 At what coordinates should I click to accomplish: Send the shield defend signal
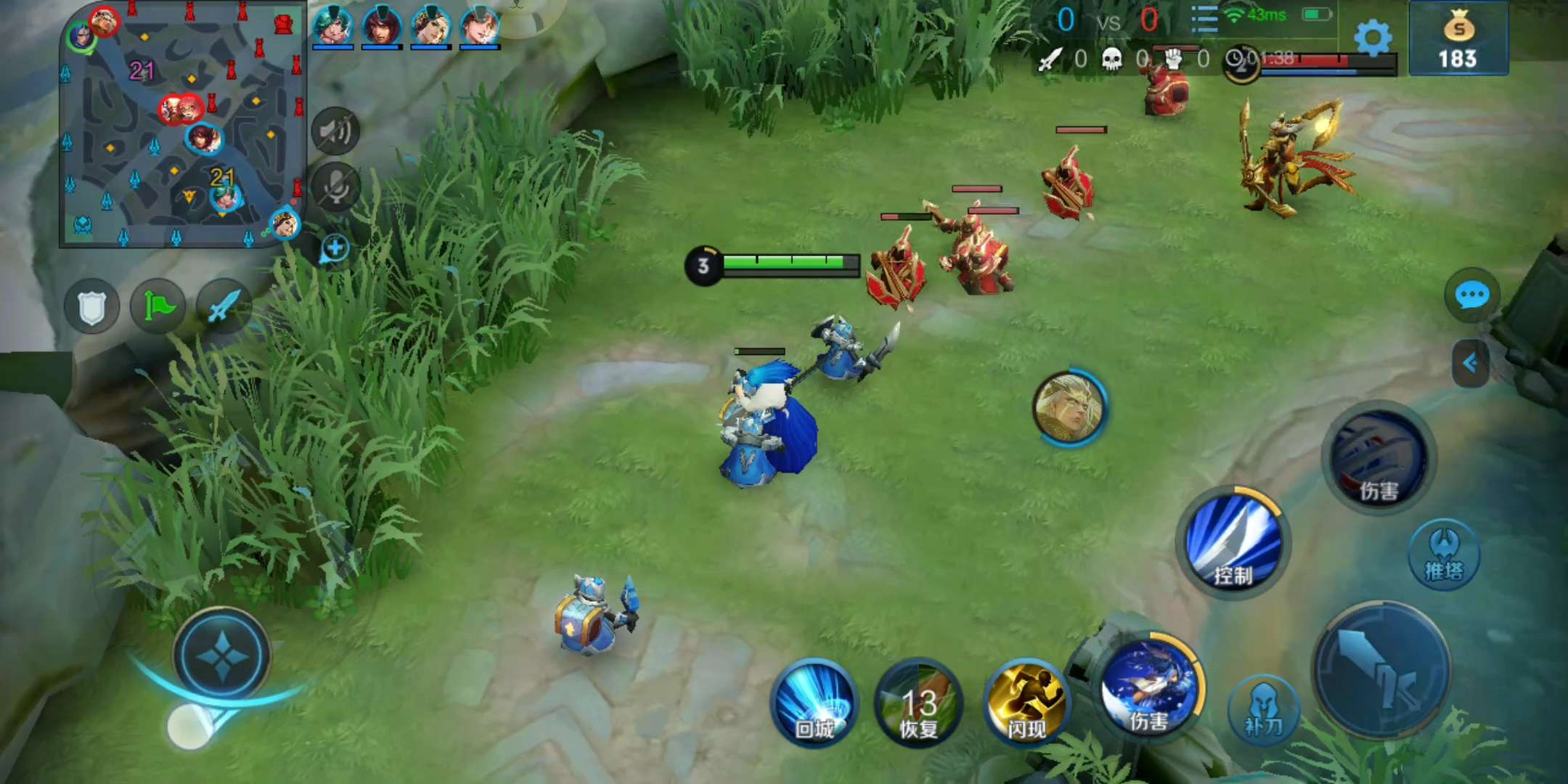(92, 307)
